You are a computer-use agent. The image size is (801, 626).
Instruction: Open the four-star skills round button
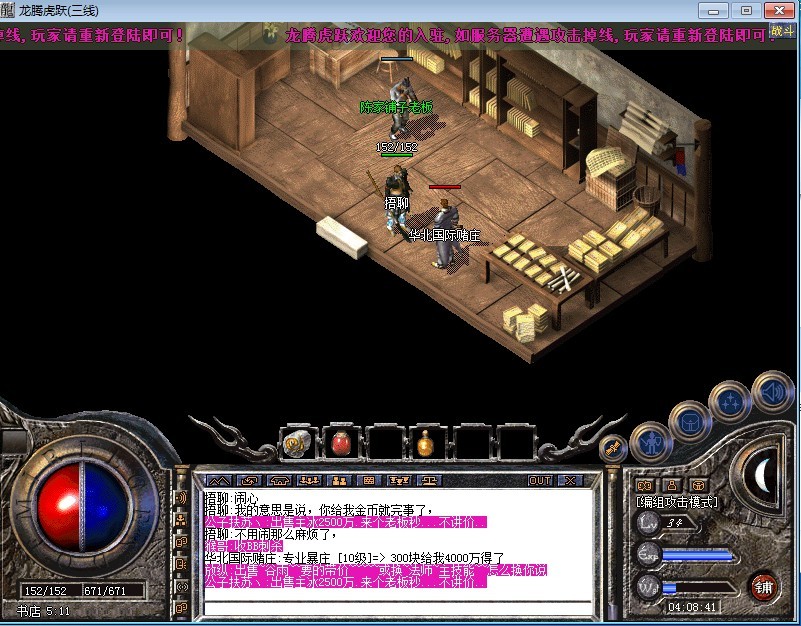click(729, 403)
